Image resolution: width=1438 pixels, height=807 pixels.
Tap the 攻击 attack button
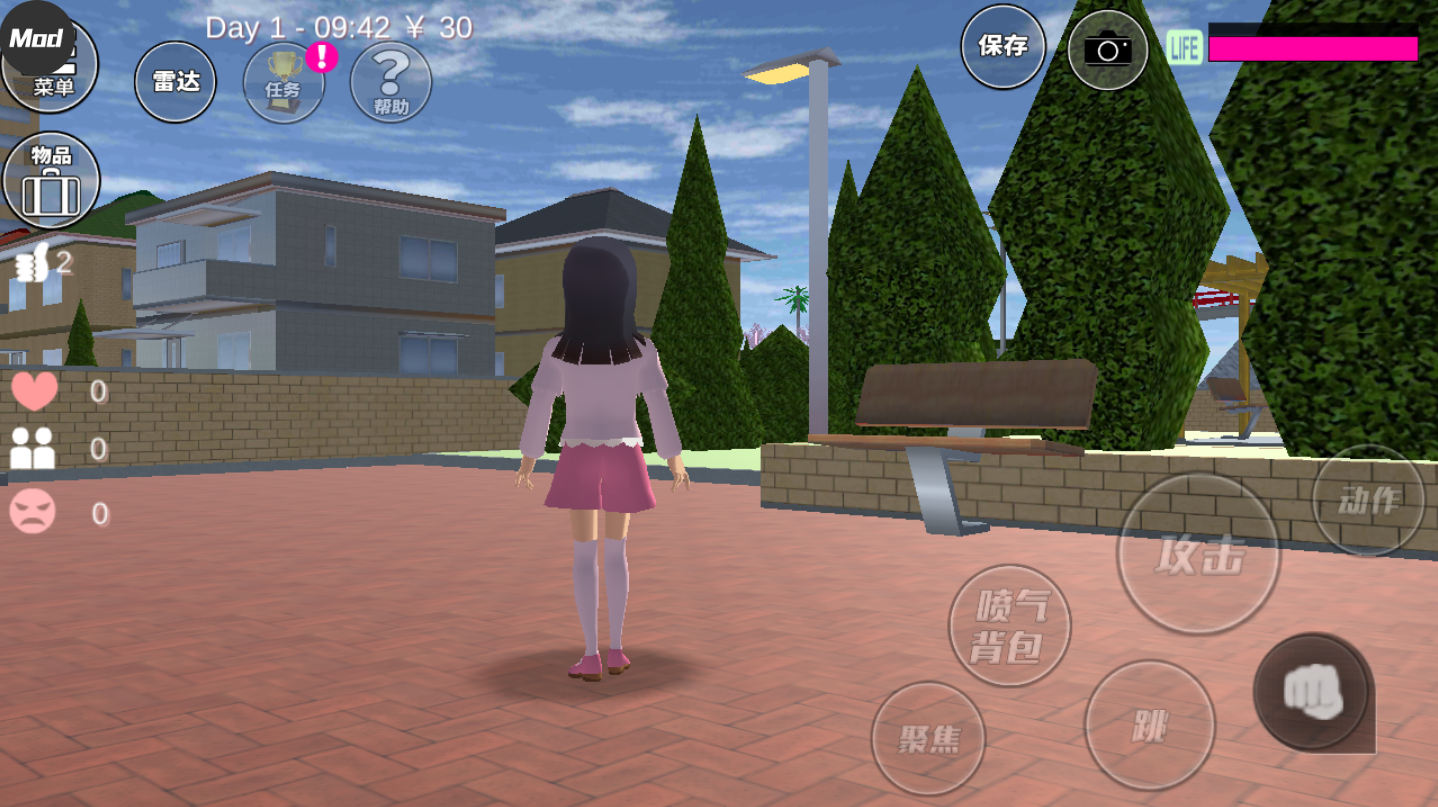[x=1198, y=553]
